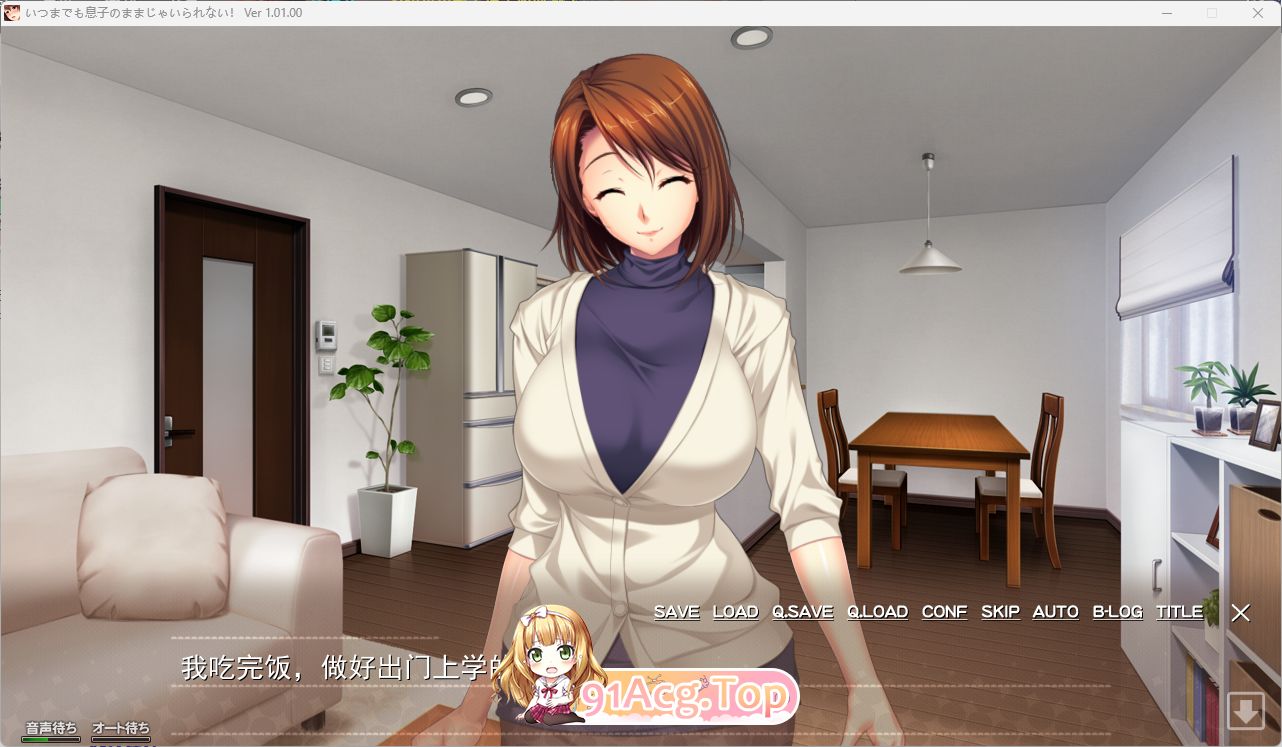The height and width of the screenshot is (747, 1282).
Task: Return to TITLE screen
Action: pos(1179,612)
